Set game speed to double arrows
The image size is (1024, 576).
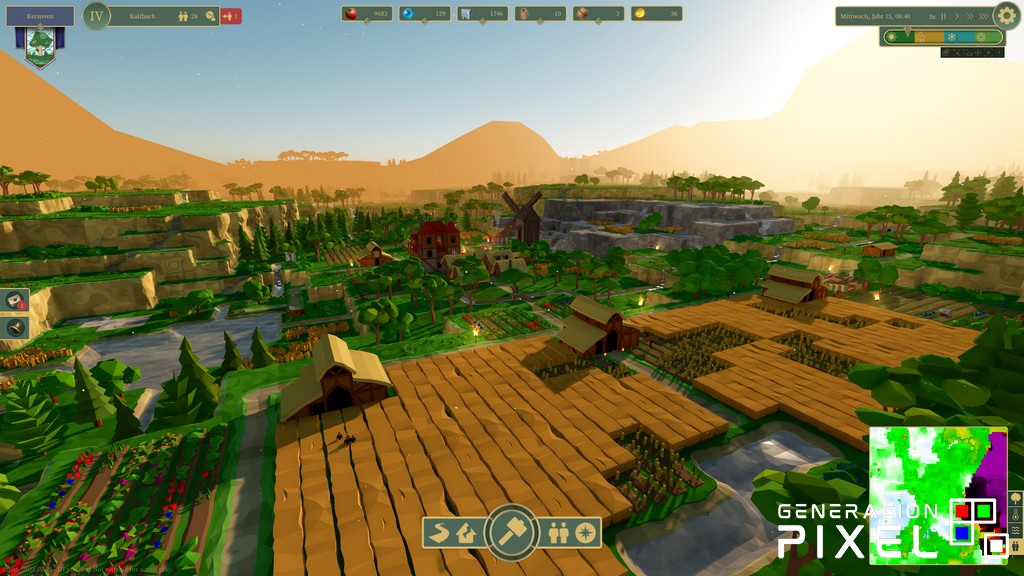coord(969,16)
